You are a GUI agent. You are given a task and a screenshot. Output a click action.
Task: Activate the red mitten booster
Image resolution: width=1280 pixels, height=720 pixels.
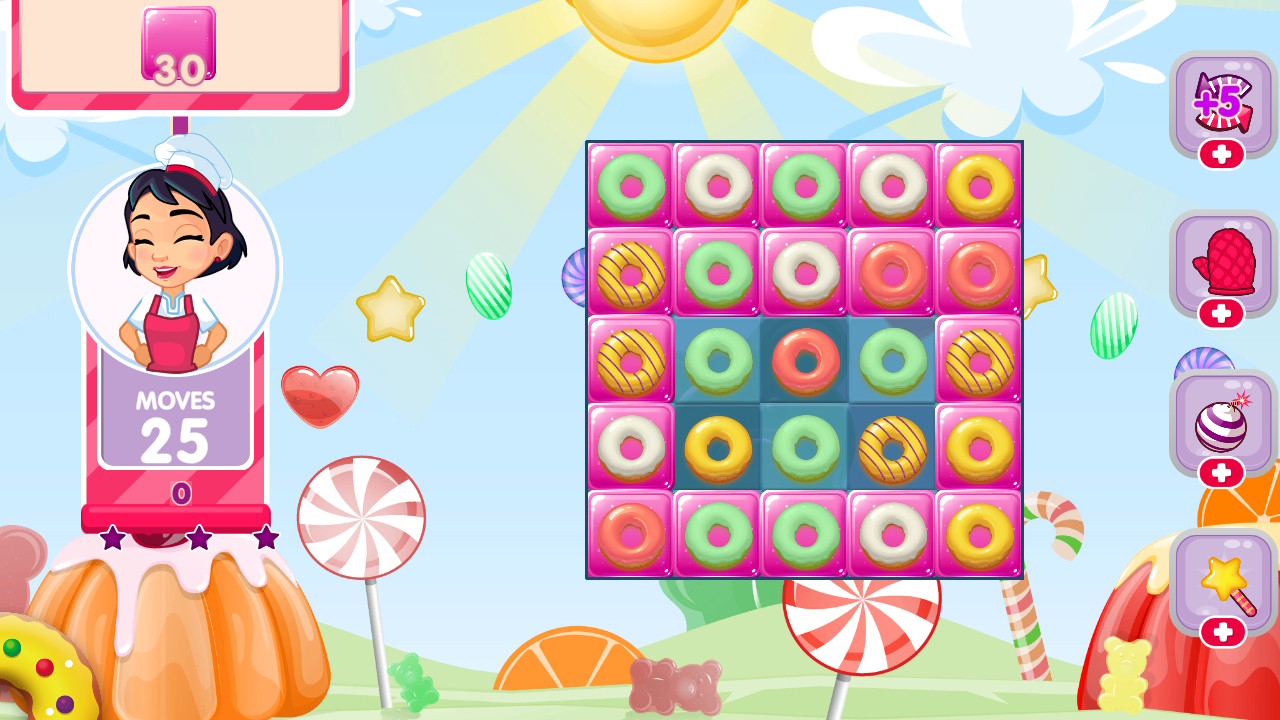[x=1222, y=262]
